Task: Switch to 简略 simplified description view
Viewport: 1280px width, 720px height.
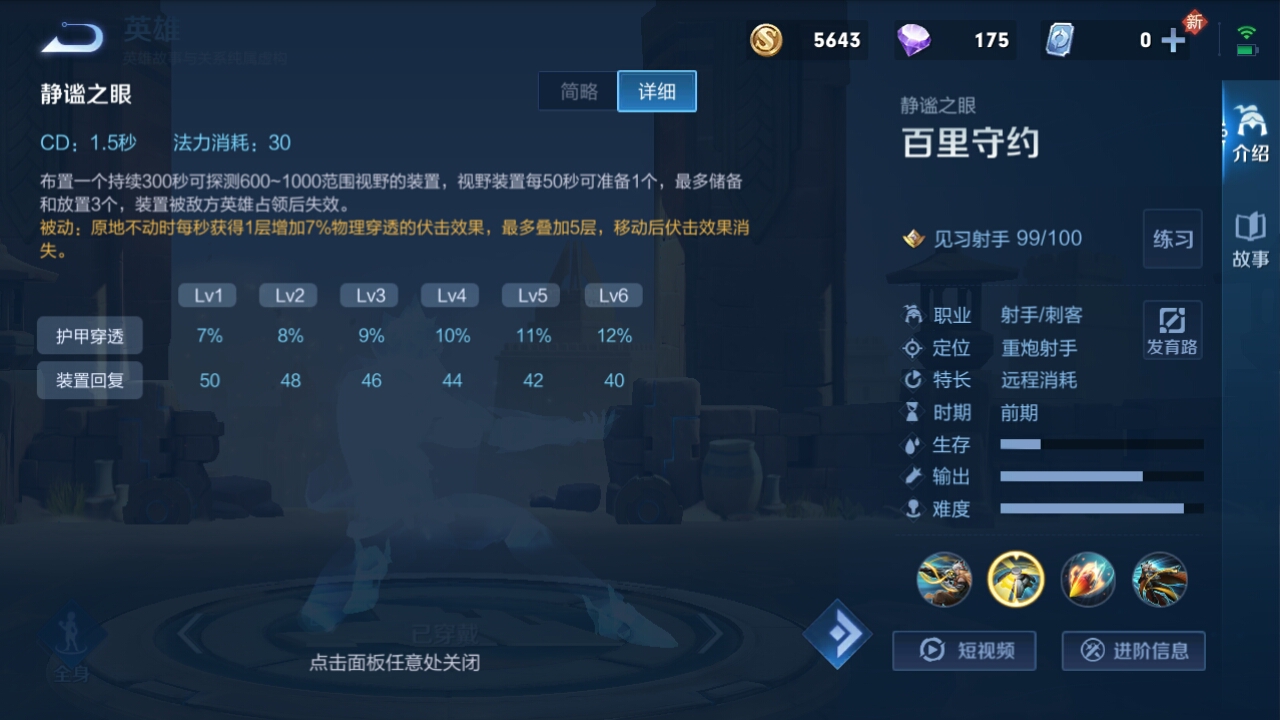Action: [577, 91]
